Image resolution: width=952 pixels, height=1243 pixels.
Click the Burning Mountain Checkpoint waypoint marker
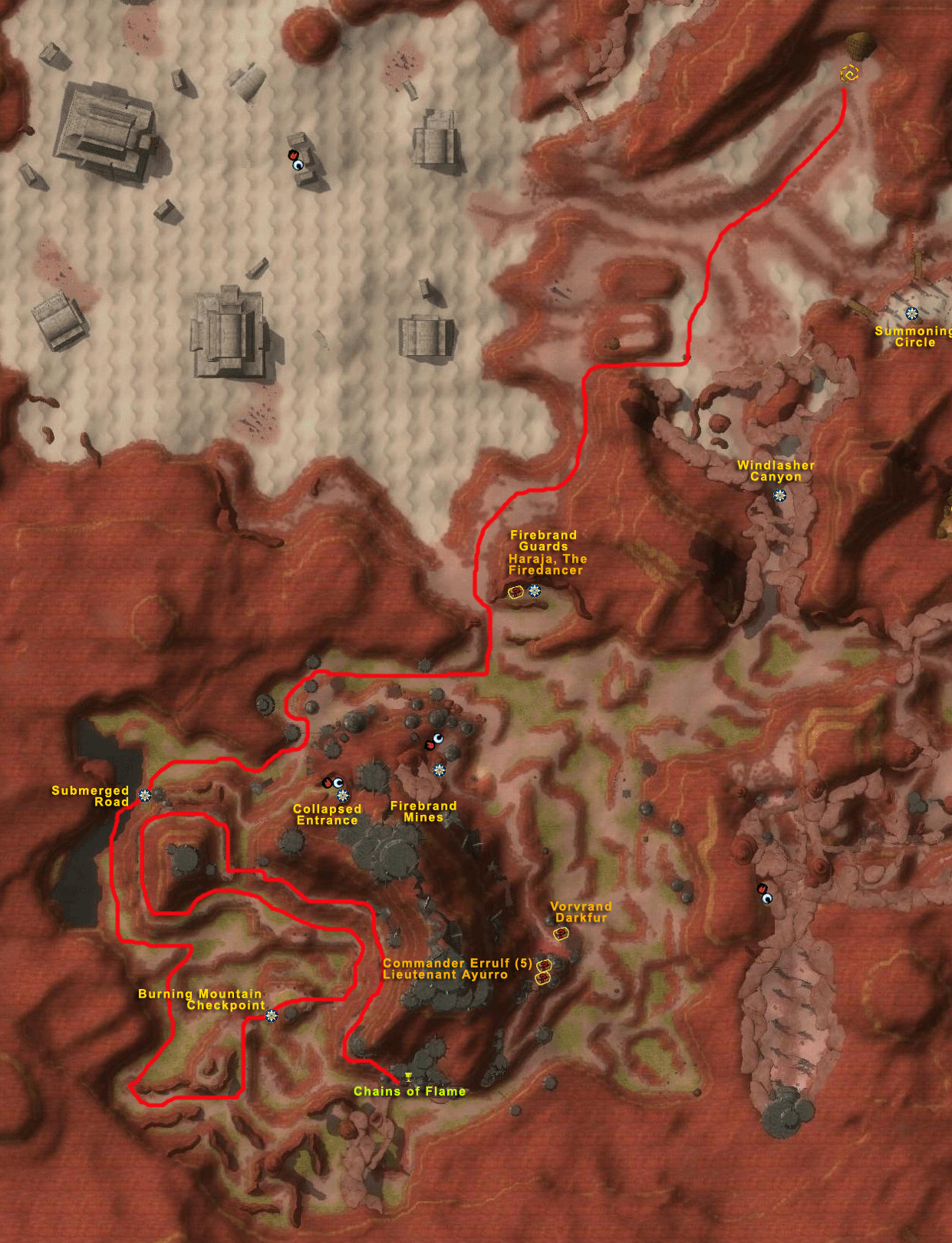271,1016
